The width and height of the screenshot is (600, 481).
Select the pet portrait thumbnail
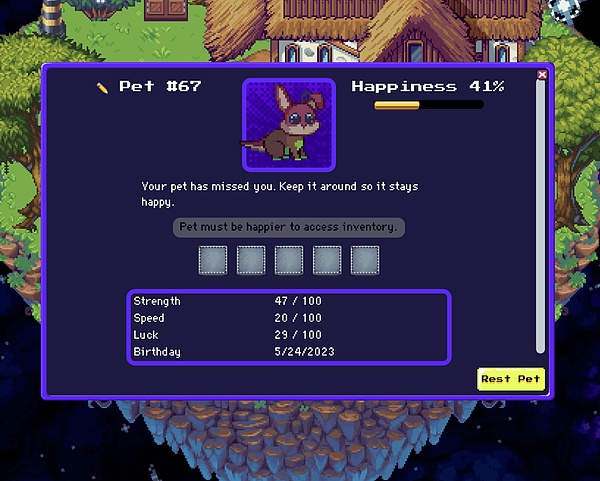click(x=289, y=125)
